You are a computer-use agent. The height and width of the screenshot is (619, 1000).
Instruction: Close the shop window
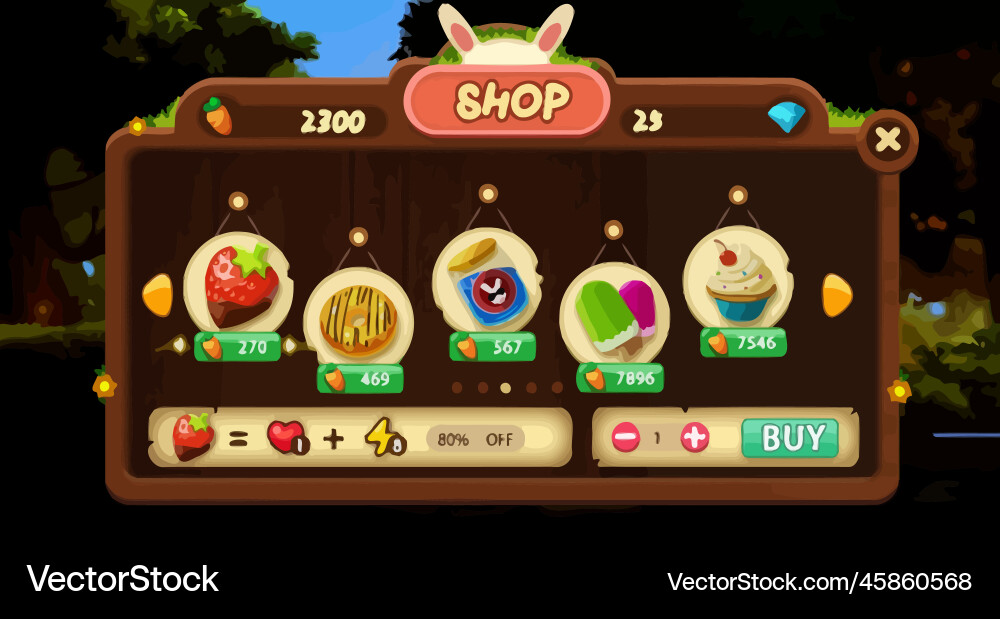coord(887,139)
